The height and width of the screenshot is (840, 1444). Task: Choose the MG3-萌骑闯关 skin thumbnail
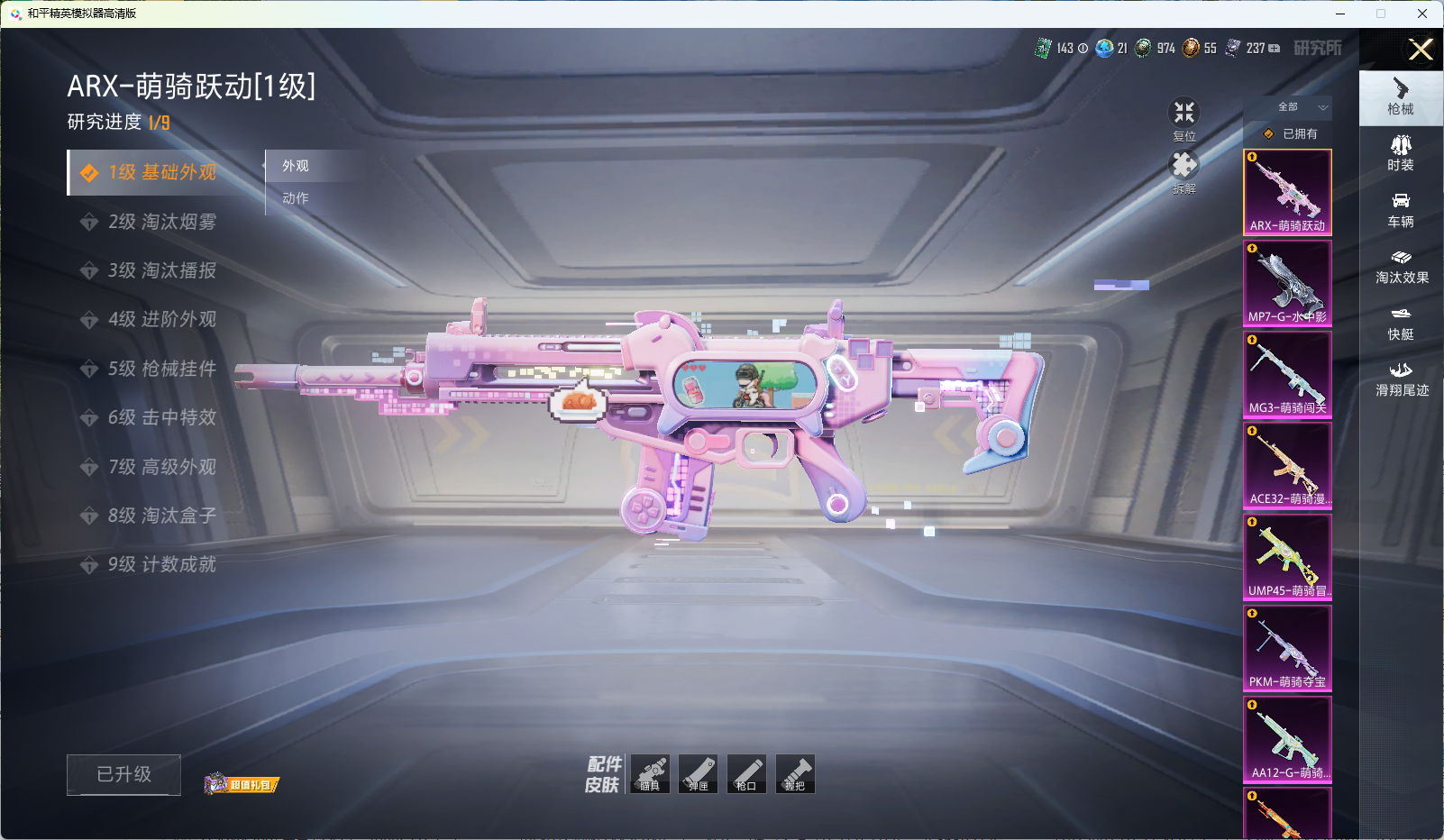[x=1287, y=374]
